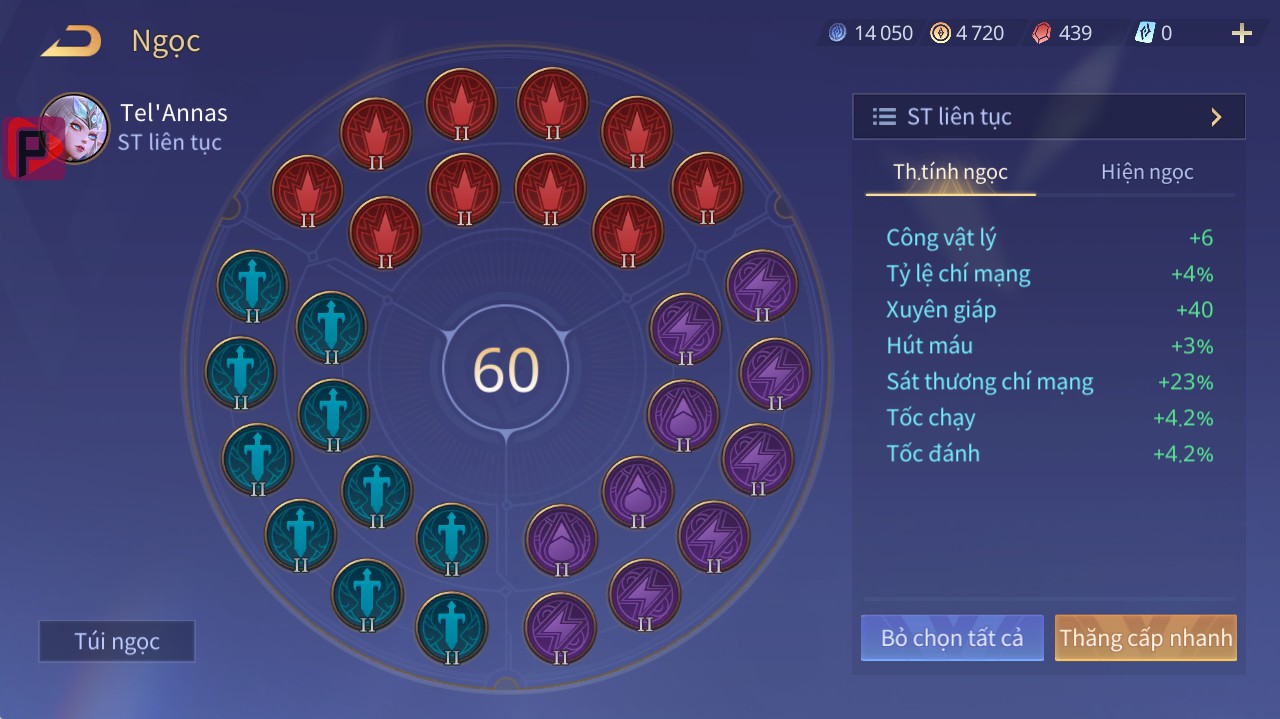The width and height of the screenshot is (1280, 719).
Task: Switch to the Hiện ngọc tab
Action: (x=1147, y=172)
